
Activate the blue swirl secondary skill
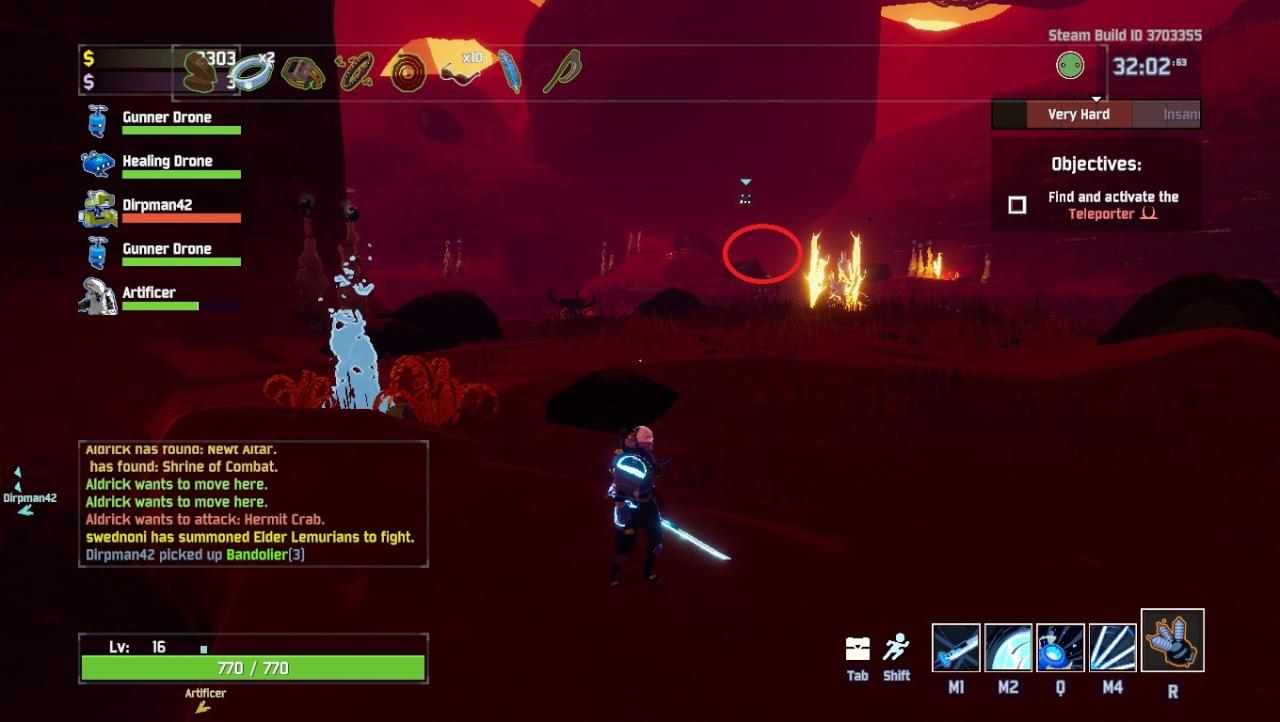click(x=1008, y=647)
